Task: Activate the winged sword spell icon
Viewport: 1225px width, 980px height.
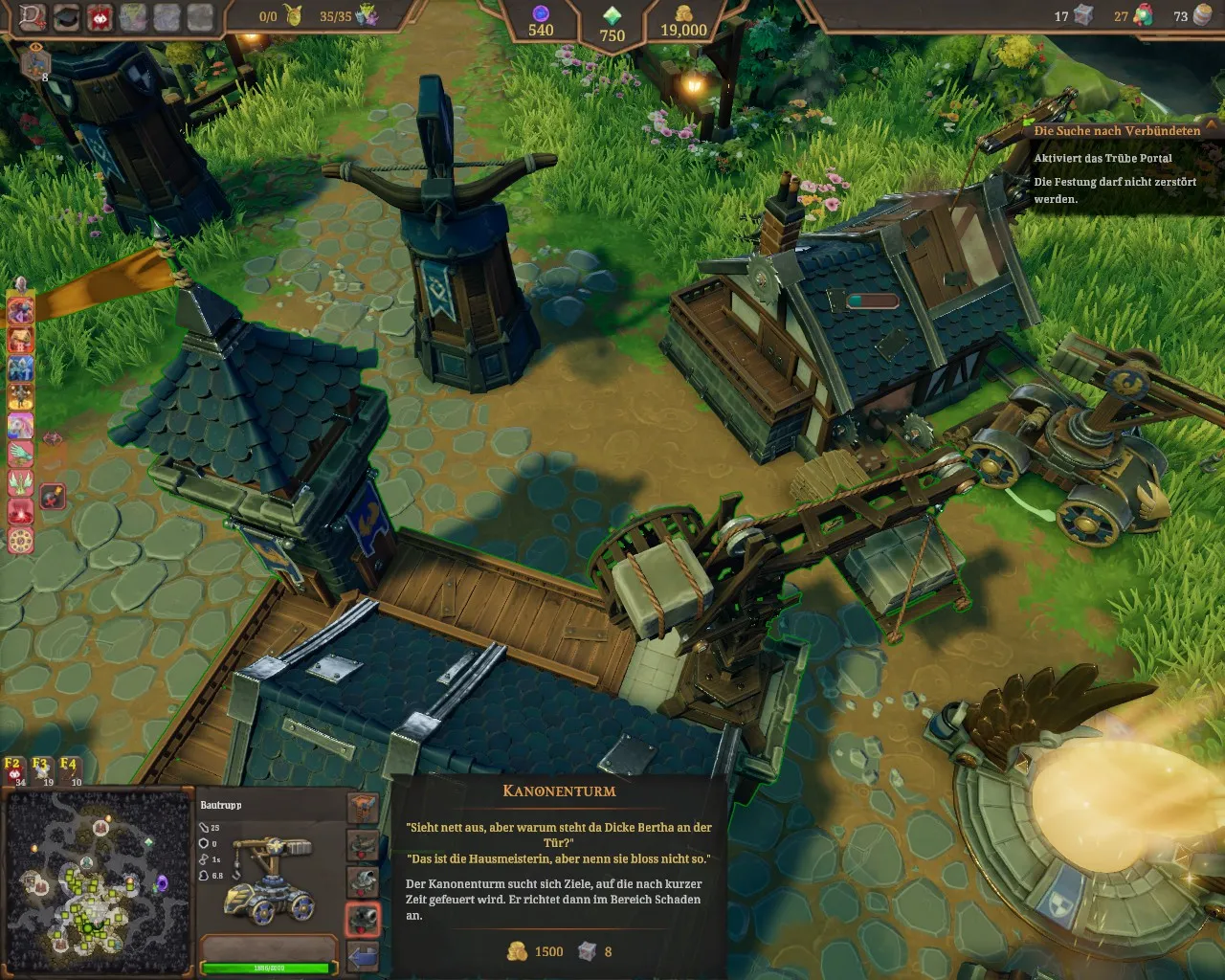Action: (x=21, y=482)
